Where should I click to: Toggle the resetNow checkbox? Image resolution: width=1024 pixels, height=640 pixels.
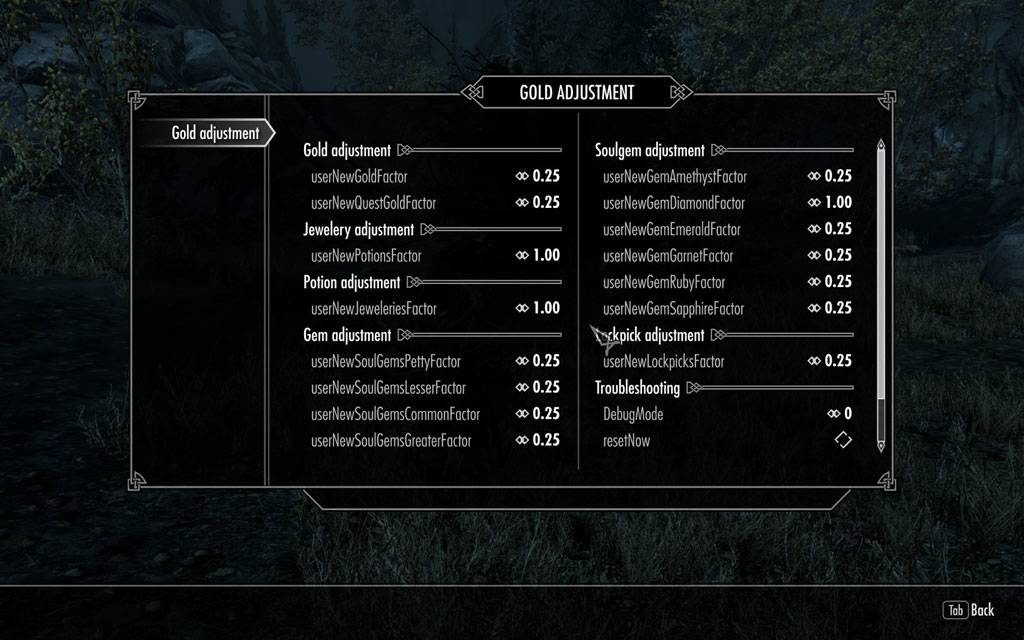843,440
